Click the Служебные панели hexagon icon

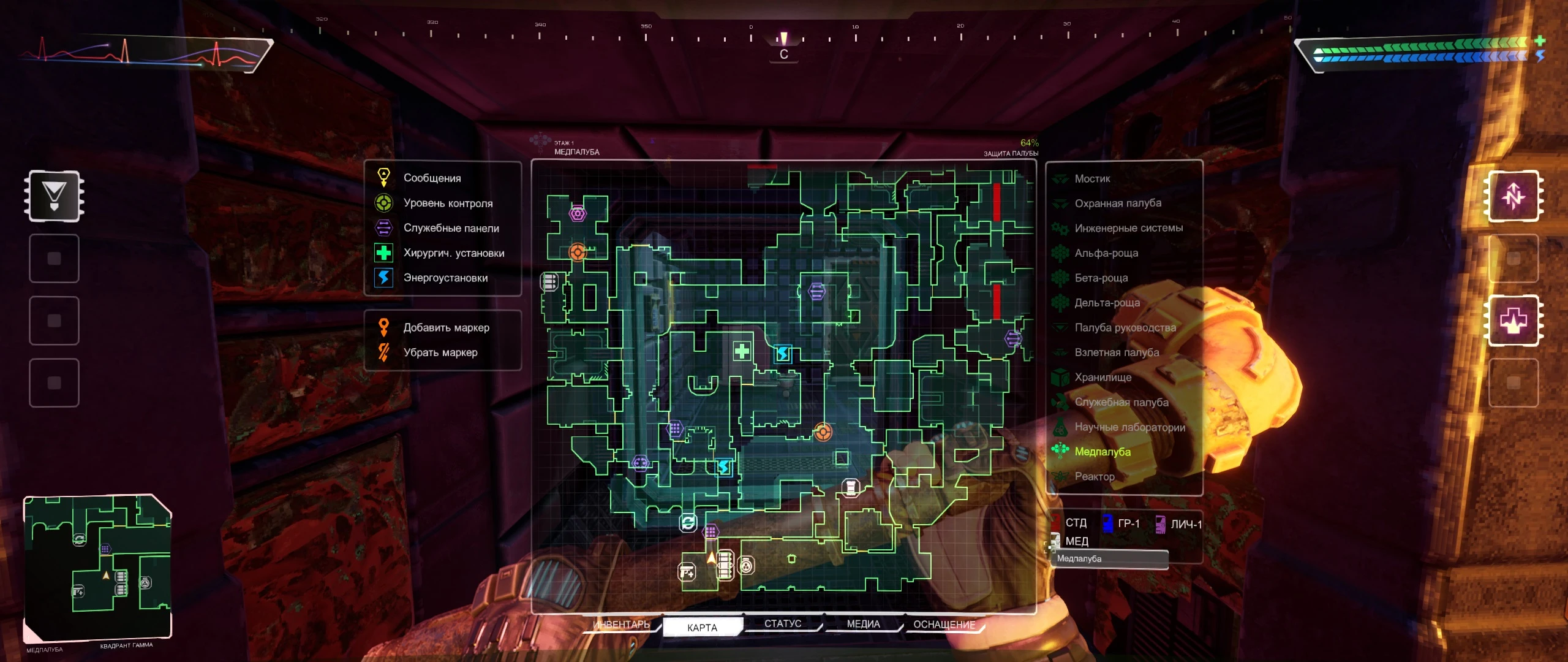click(383, 227)
